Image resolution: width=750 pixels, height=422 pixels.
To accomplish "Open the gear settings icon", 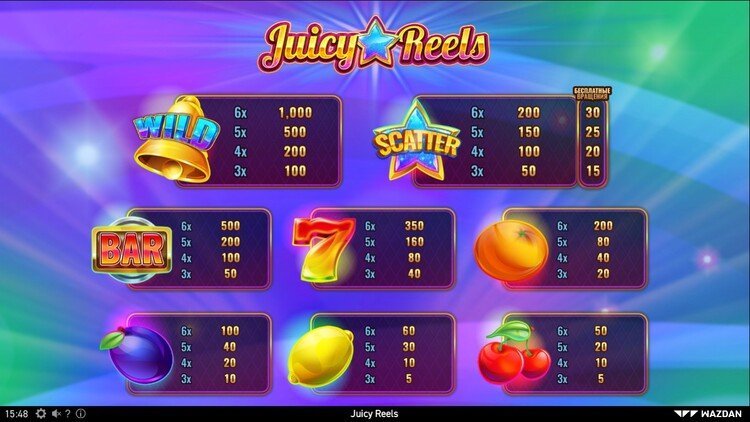I will tap(41, 413).
